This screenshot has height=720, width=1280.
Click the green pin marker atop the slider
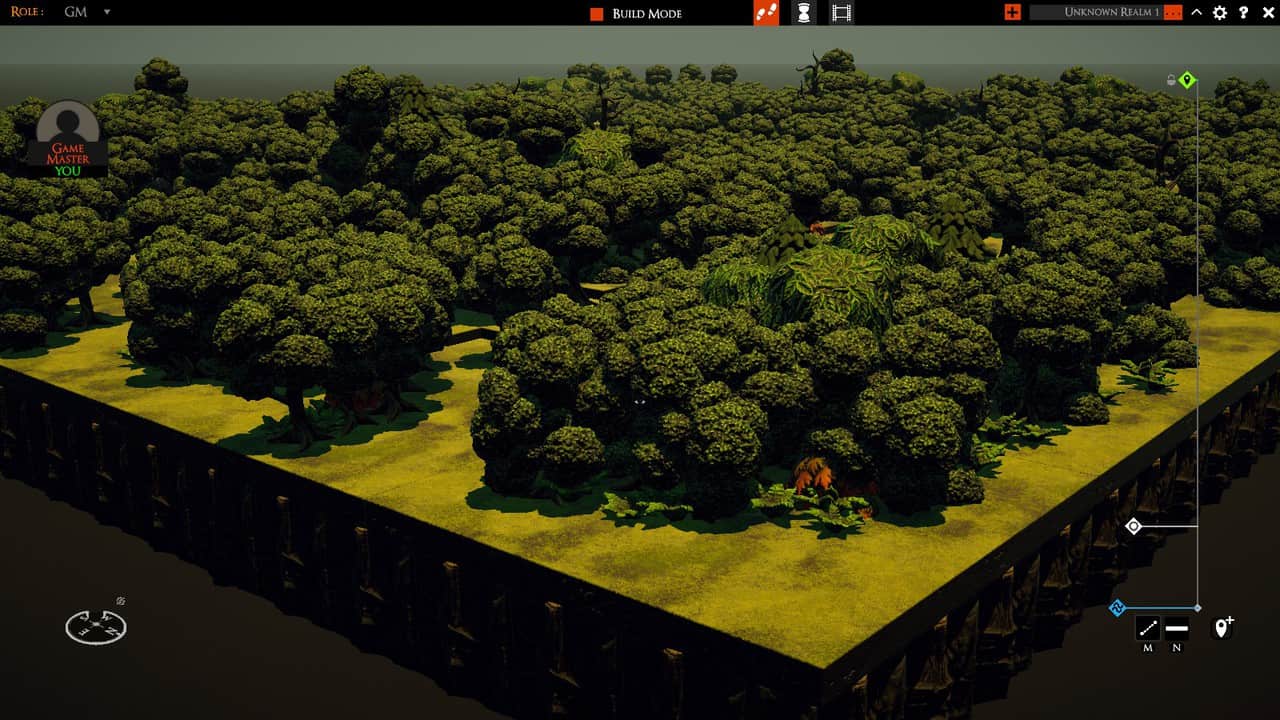[1188, 80]
